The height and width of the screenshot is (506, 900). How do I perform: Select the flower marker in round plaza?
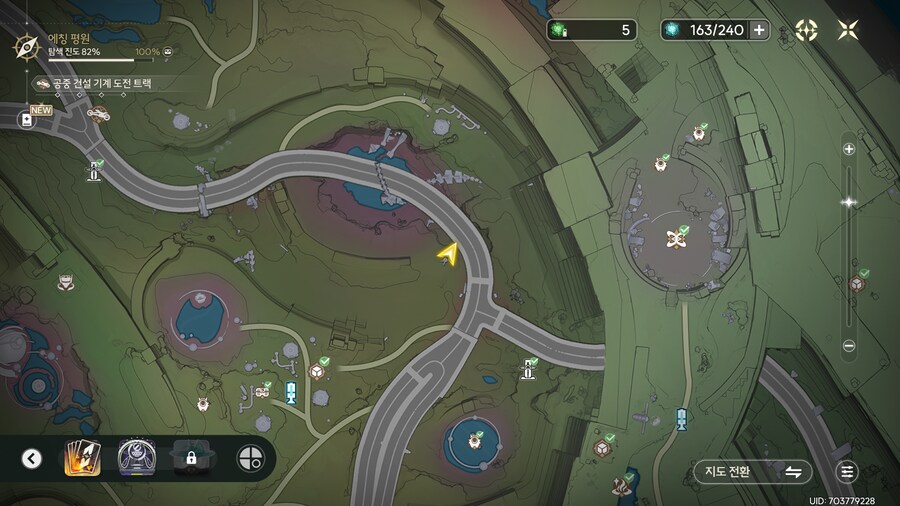(677, 238)
